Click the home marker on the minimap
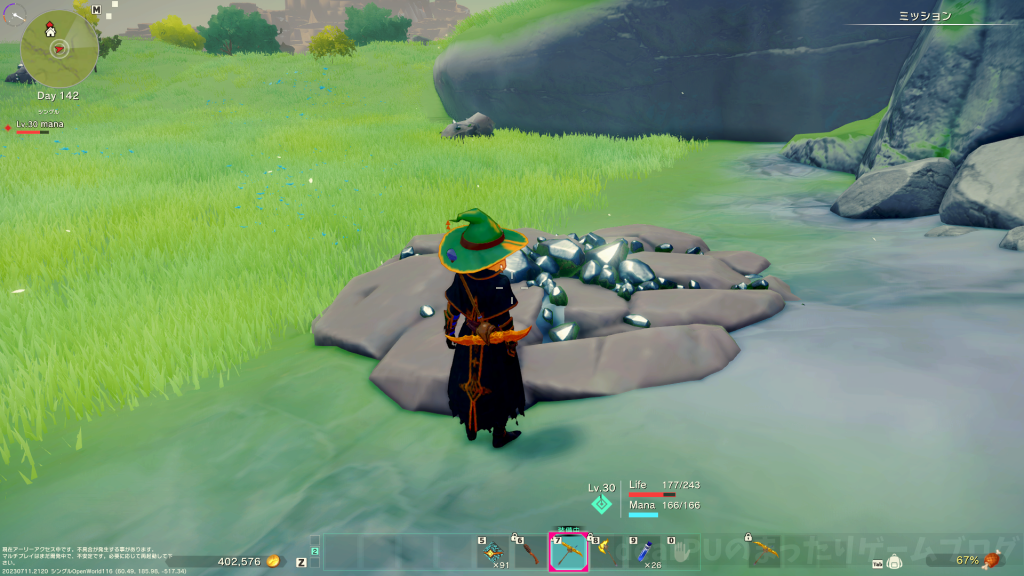The width and height of the screenshot is (1024, 576). pos(50,31)
